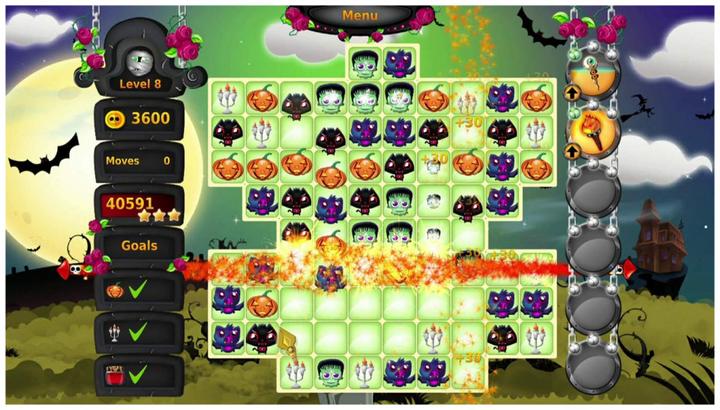Upgrade the torch with its arrow

pos(571,151)
